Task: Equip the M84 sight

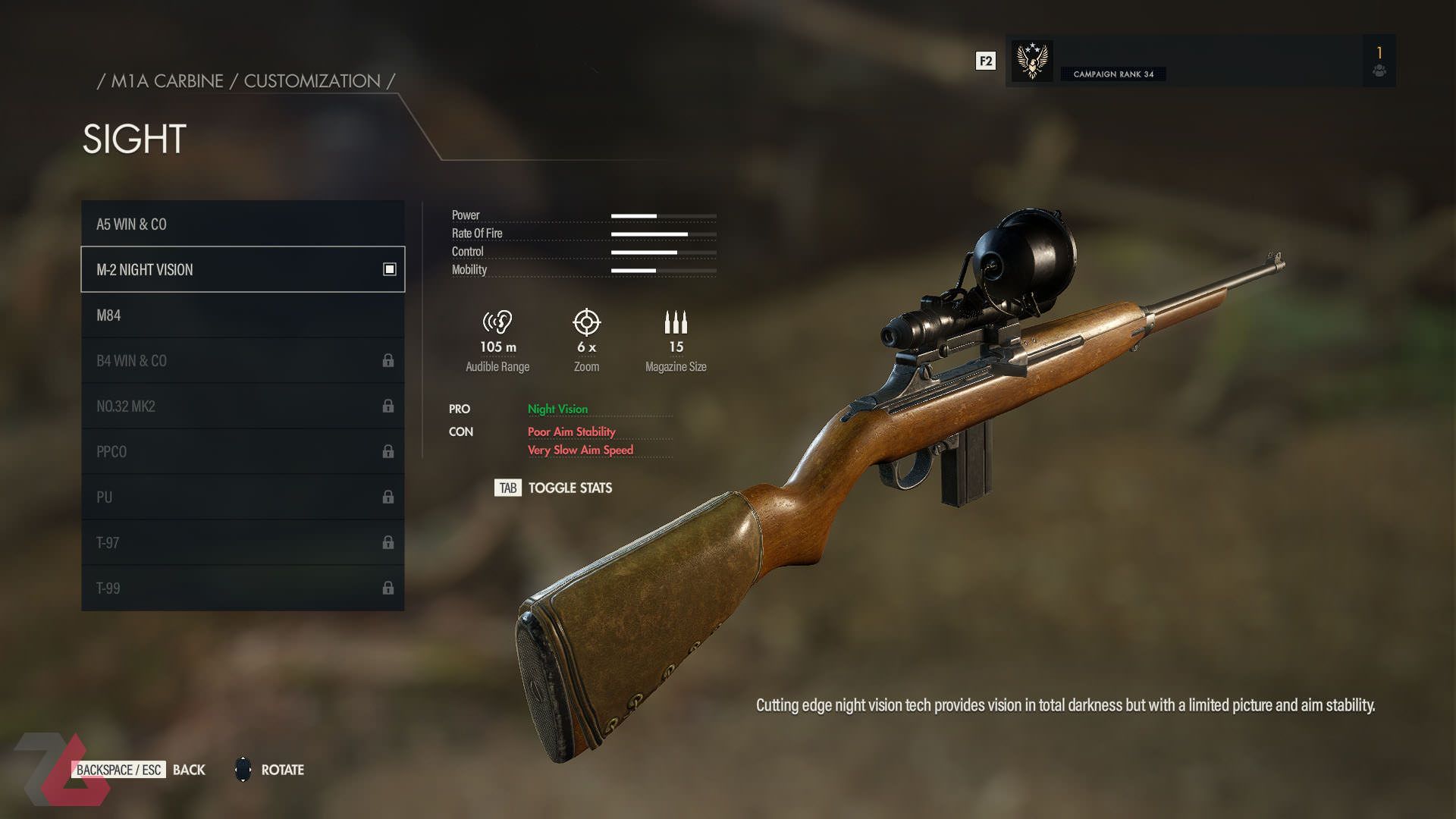Action: click(242, 315)
